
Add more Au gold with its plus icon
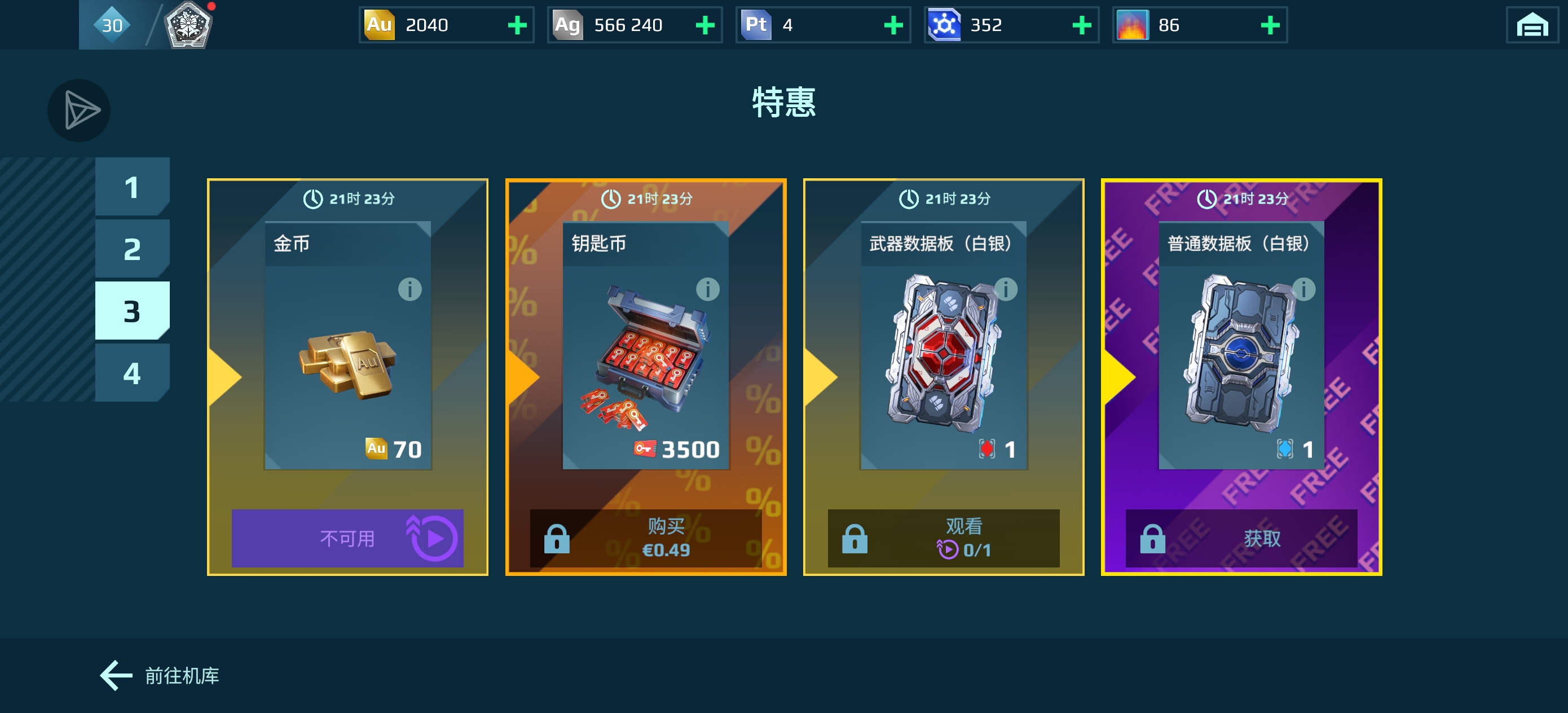(x=517, y=25)
